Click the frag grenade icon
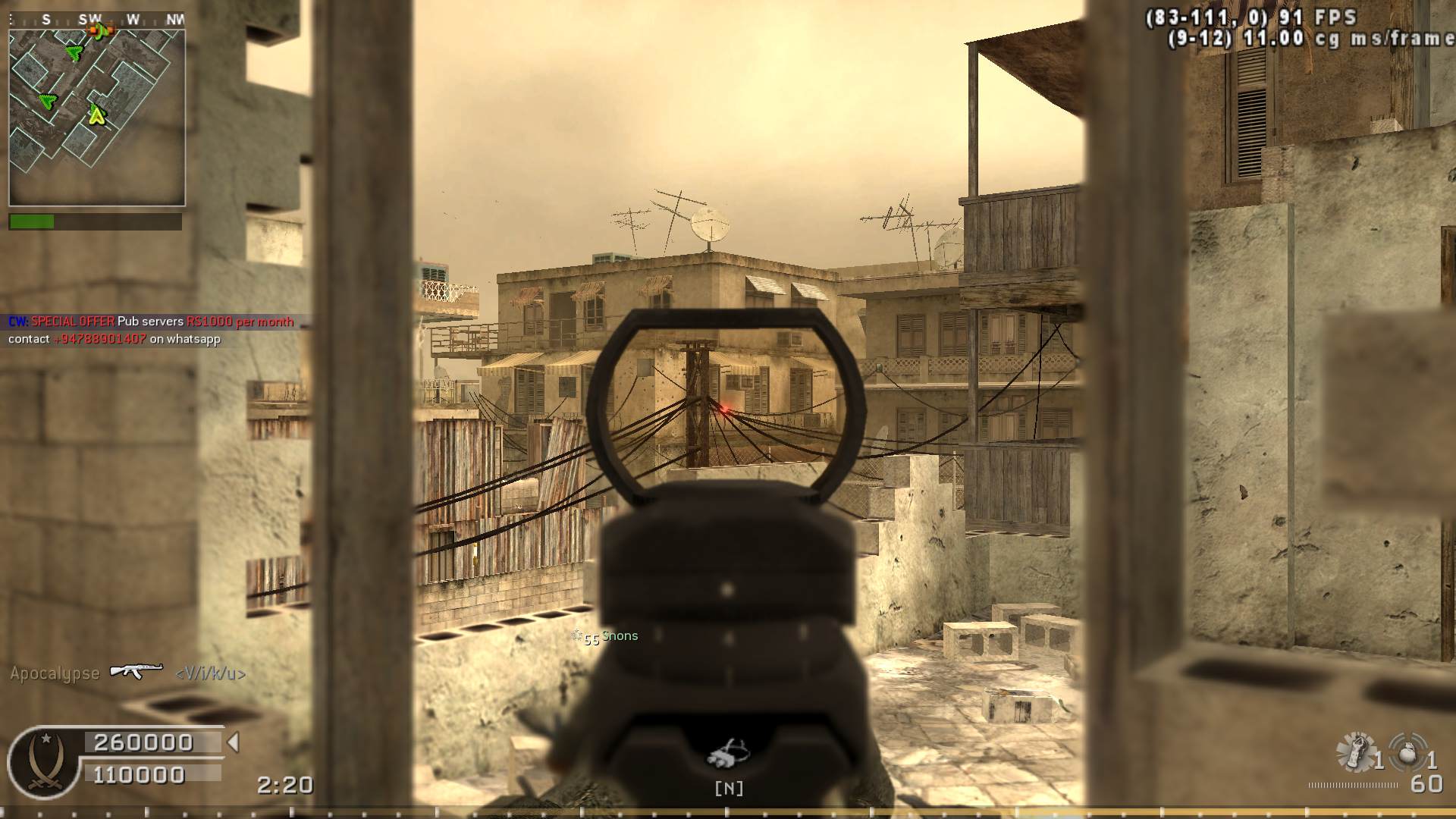The width and height of the screenshot is (1456, 819). click(x=1409, y=754)
